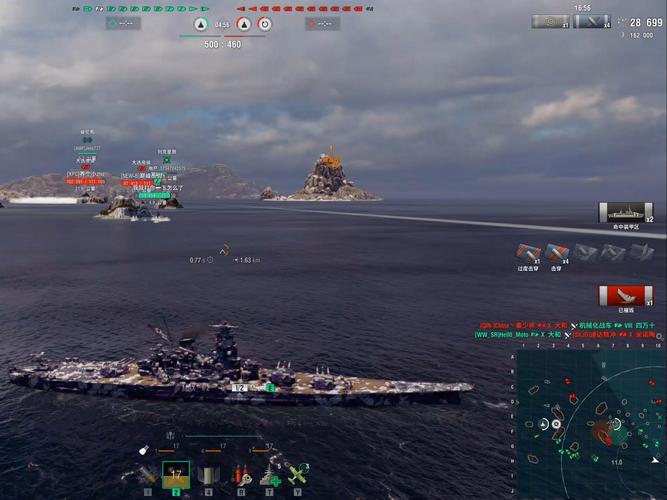Click the first over-penetration ribbon

pos(529,254)
